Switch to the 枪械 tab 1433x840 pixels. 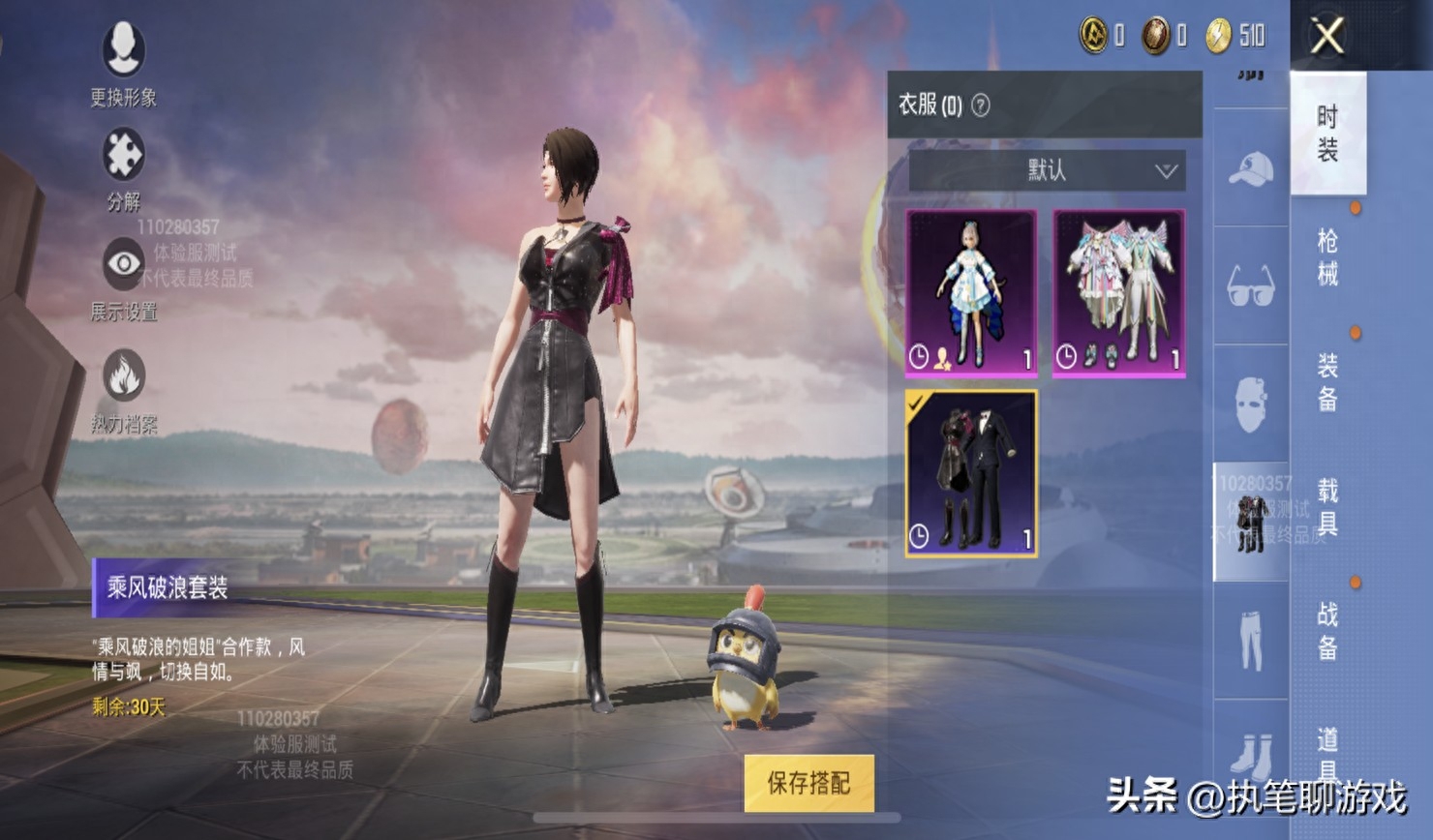1326,256
